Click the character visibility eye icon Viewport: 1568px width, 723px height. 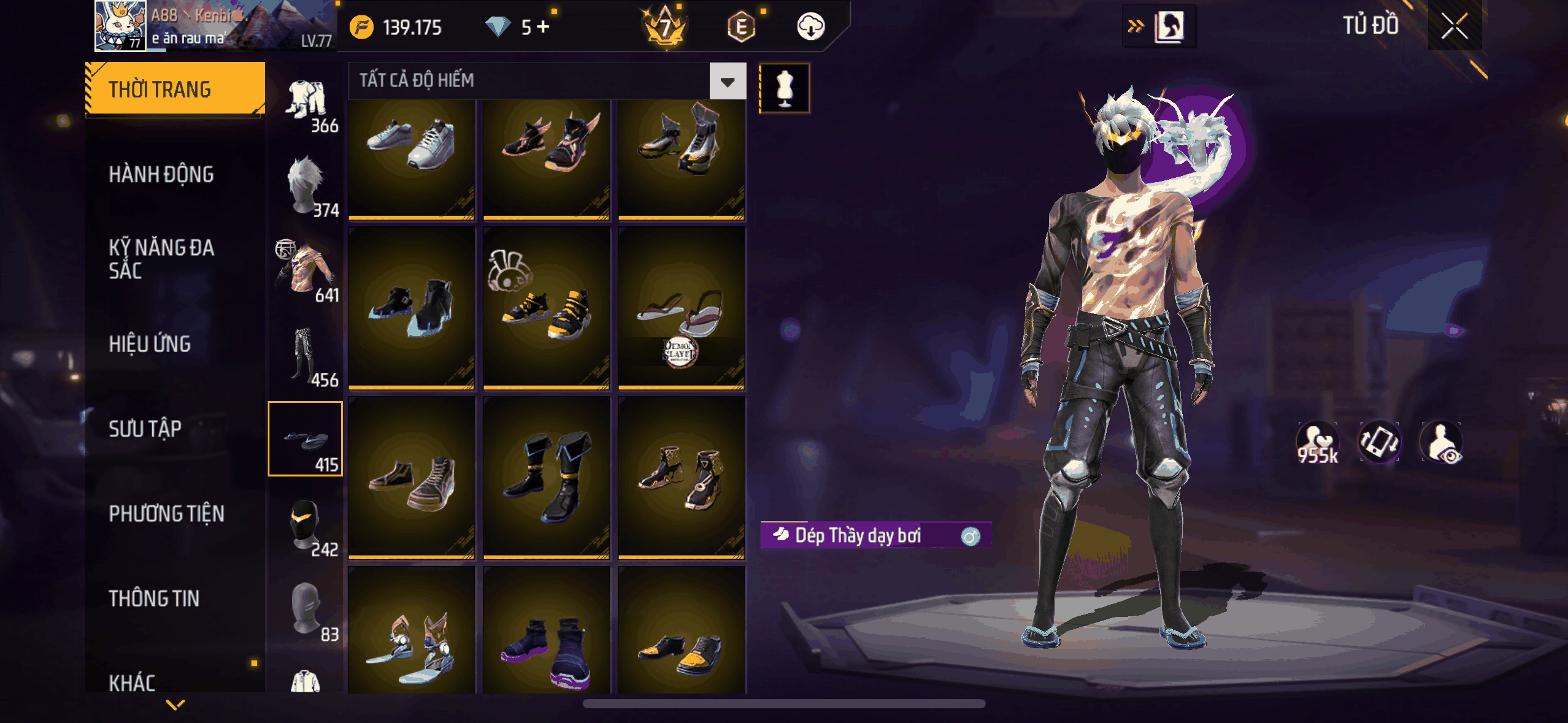tap(1442, 442)
